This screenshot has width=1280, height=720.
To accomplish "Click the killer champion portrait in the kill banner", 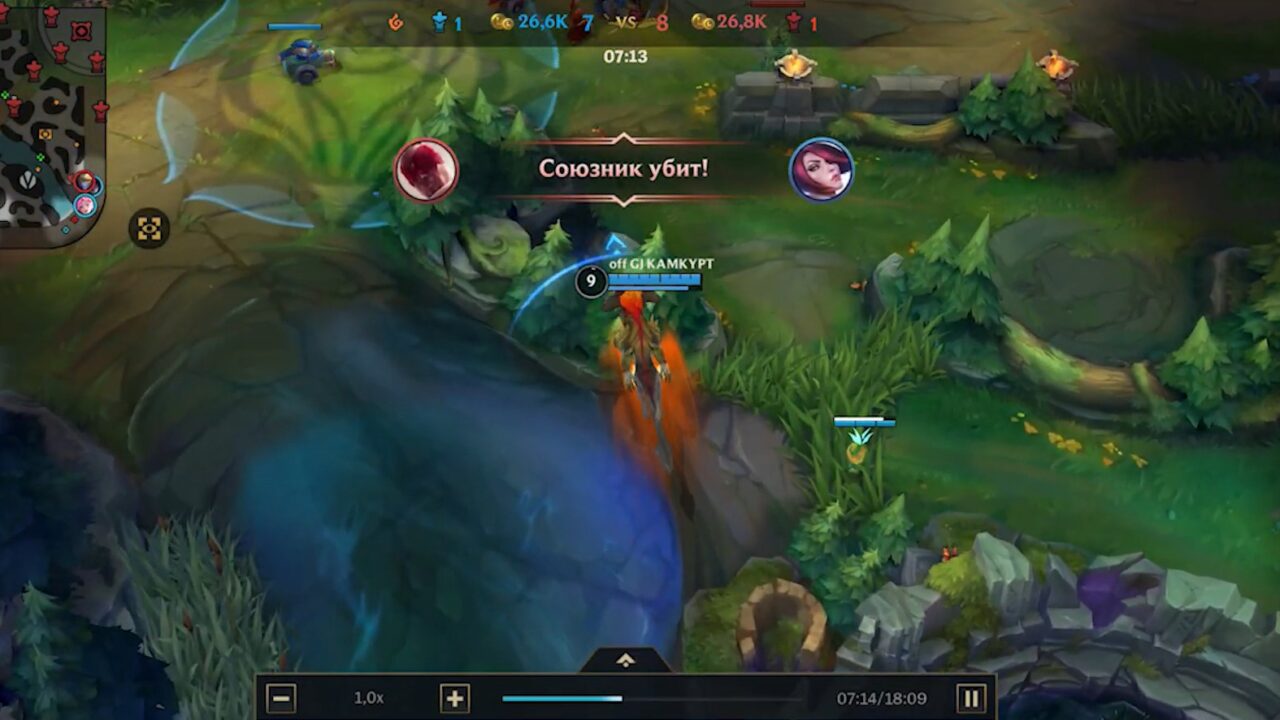I will coord(428,170).
